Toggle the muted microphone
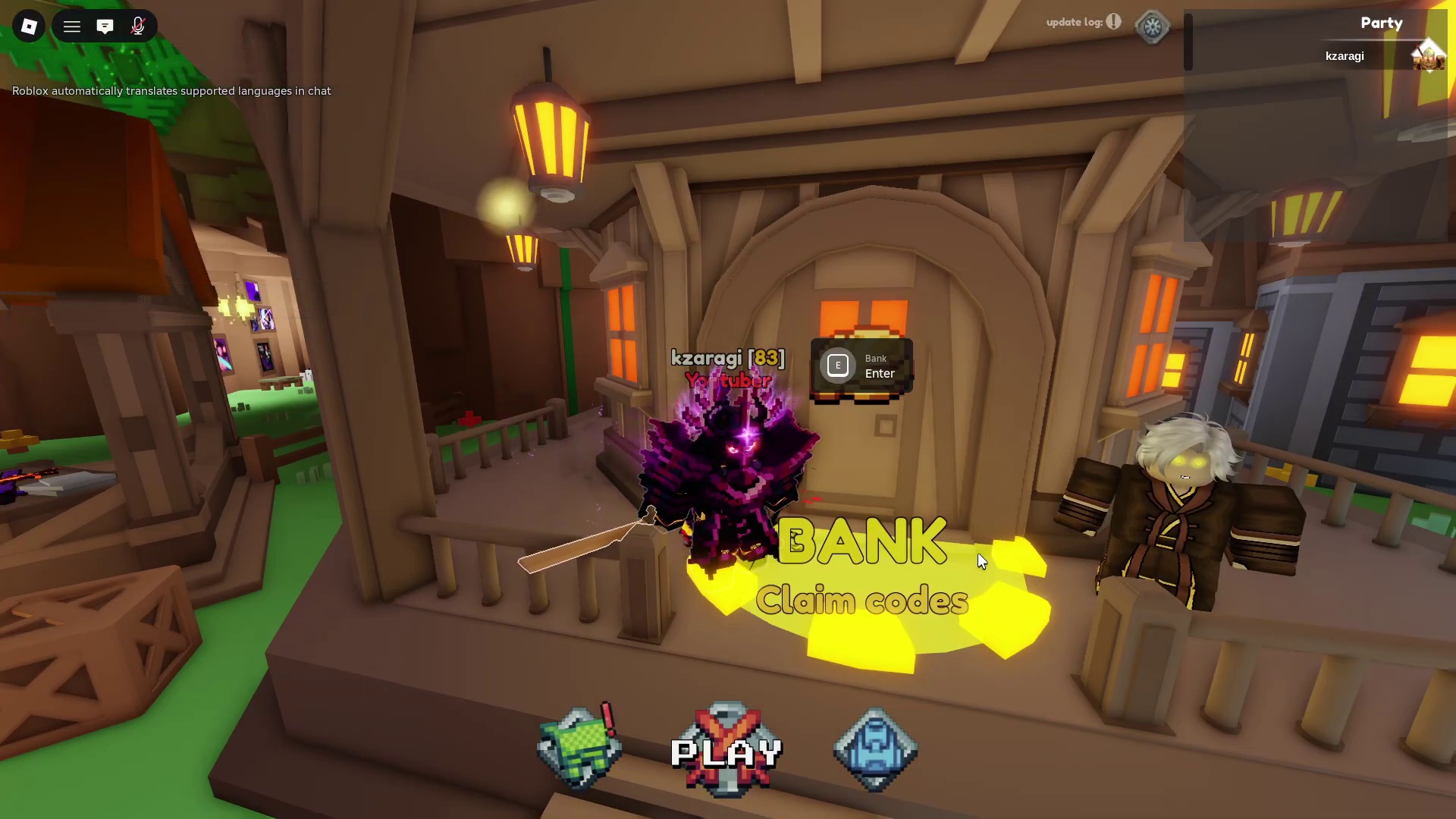 [x=138, y=27]
